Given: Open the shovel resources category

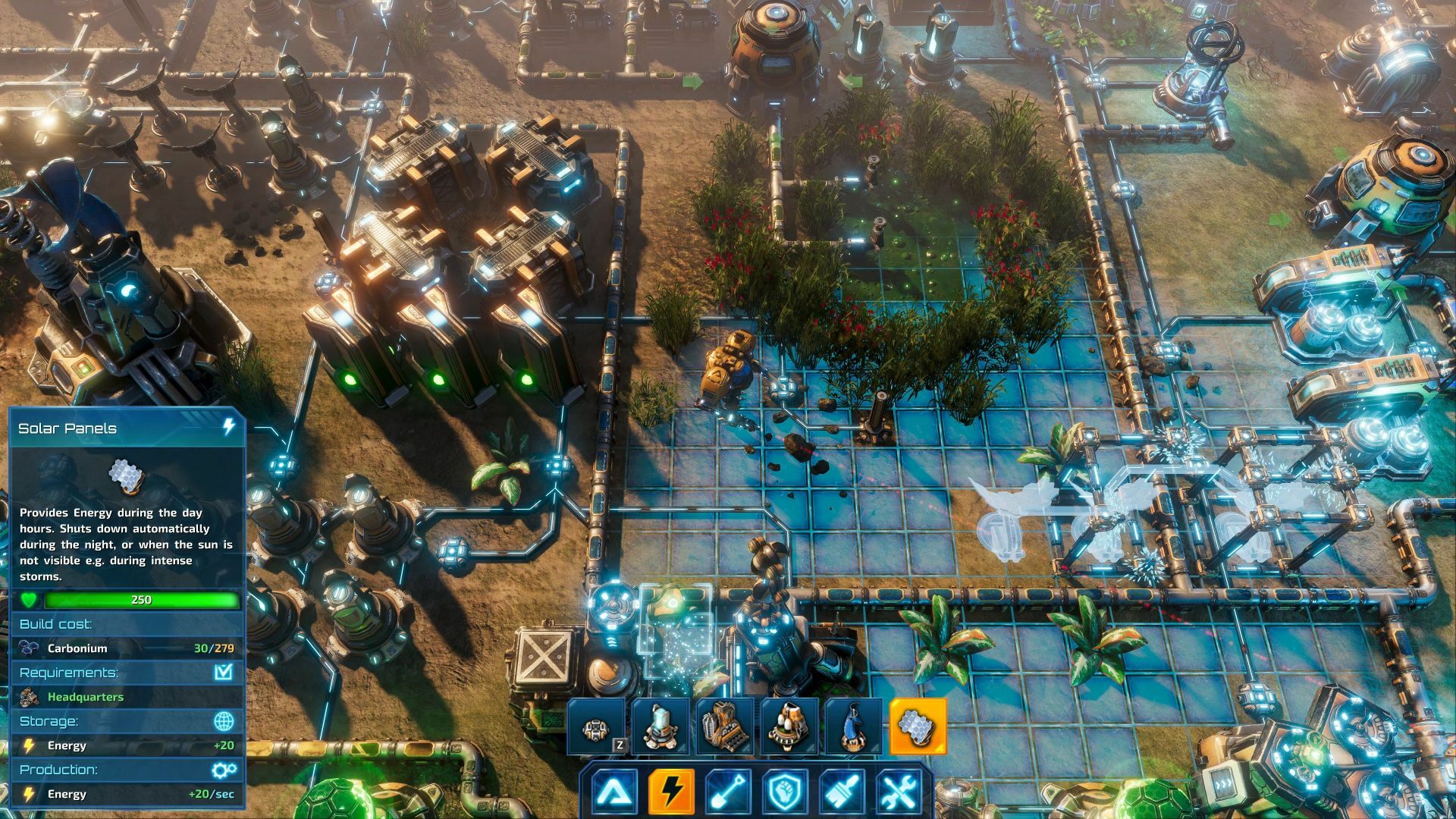Looking at the screenshot, I should point(728,791).
